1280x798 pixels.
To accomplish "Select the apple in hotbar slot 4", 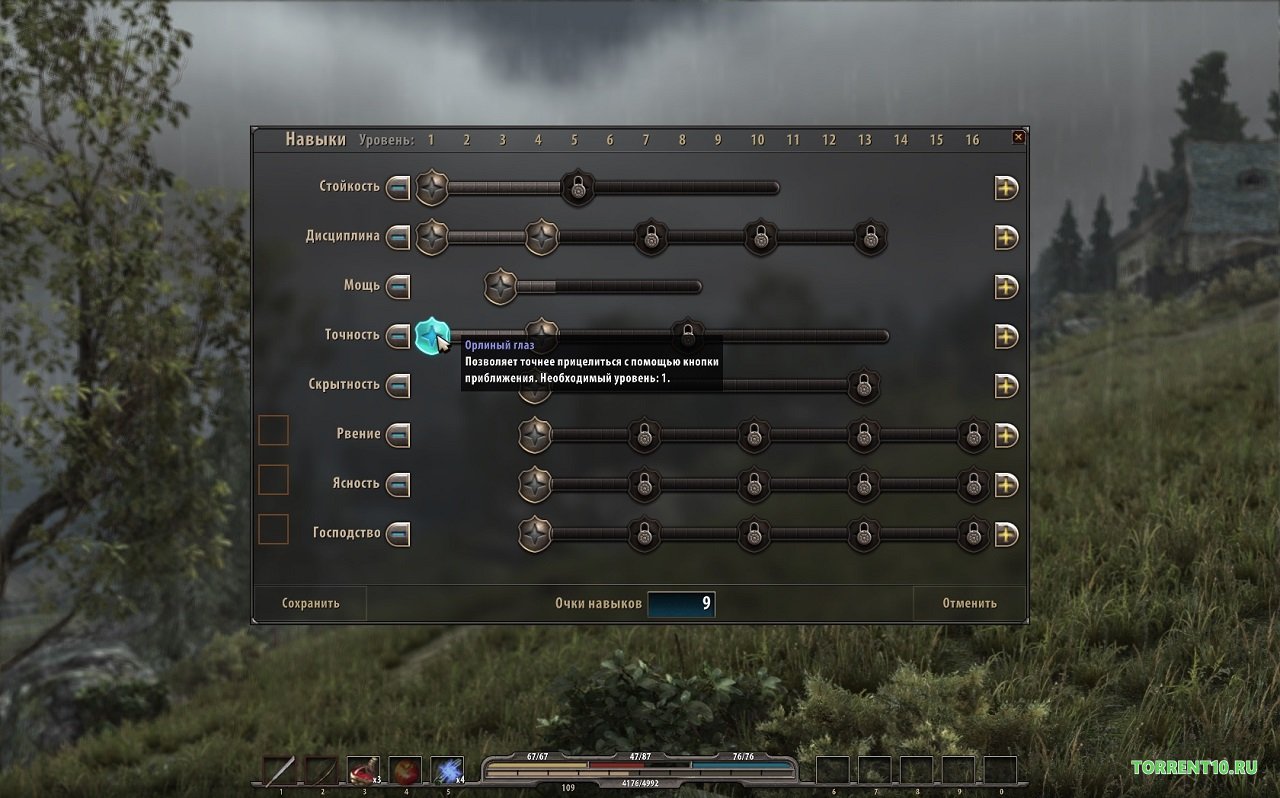I will 405,771.
